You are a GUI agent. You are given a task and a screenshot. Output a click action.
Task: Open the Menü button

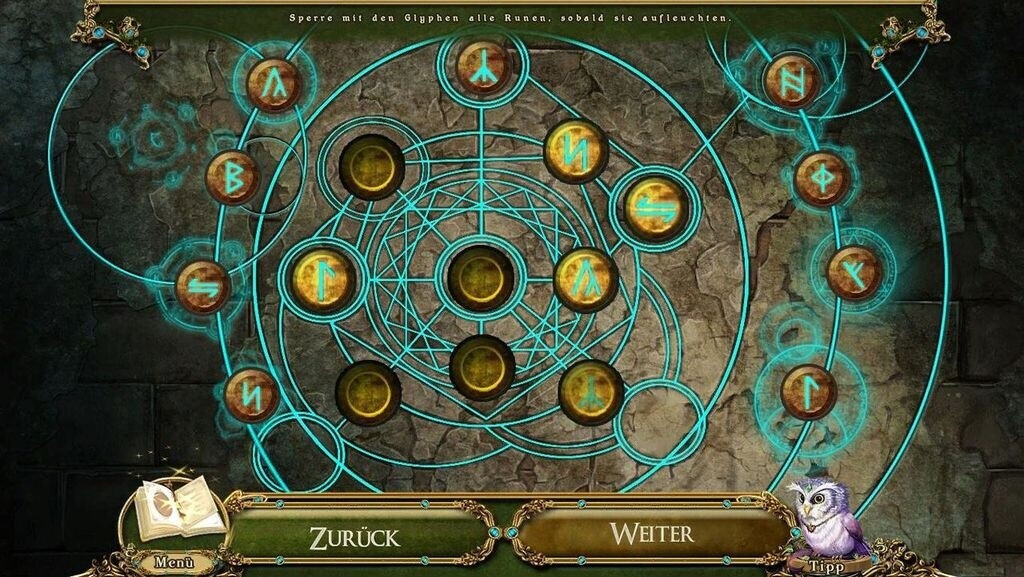tap(174, 561)
